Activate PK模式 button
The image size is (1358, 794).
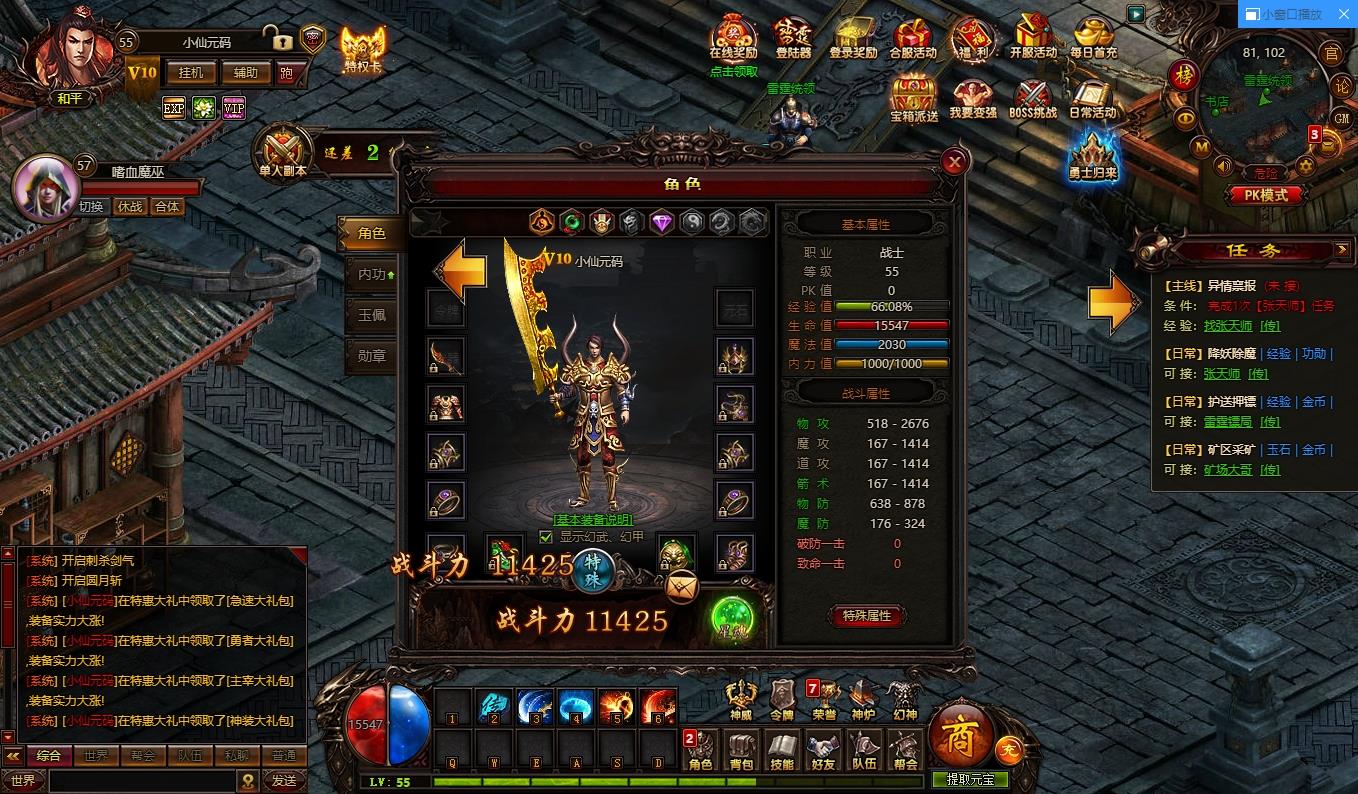click(1266, 196)
